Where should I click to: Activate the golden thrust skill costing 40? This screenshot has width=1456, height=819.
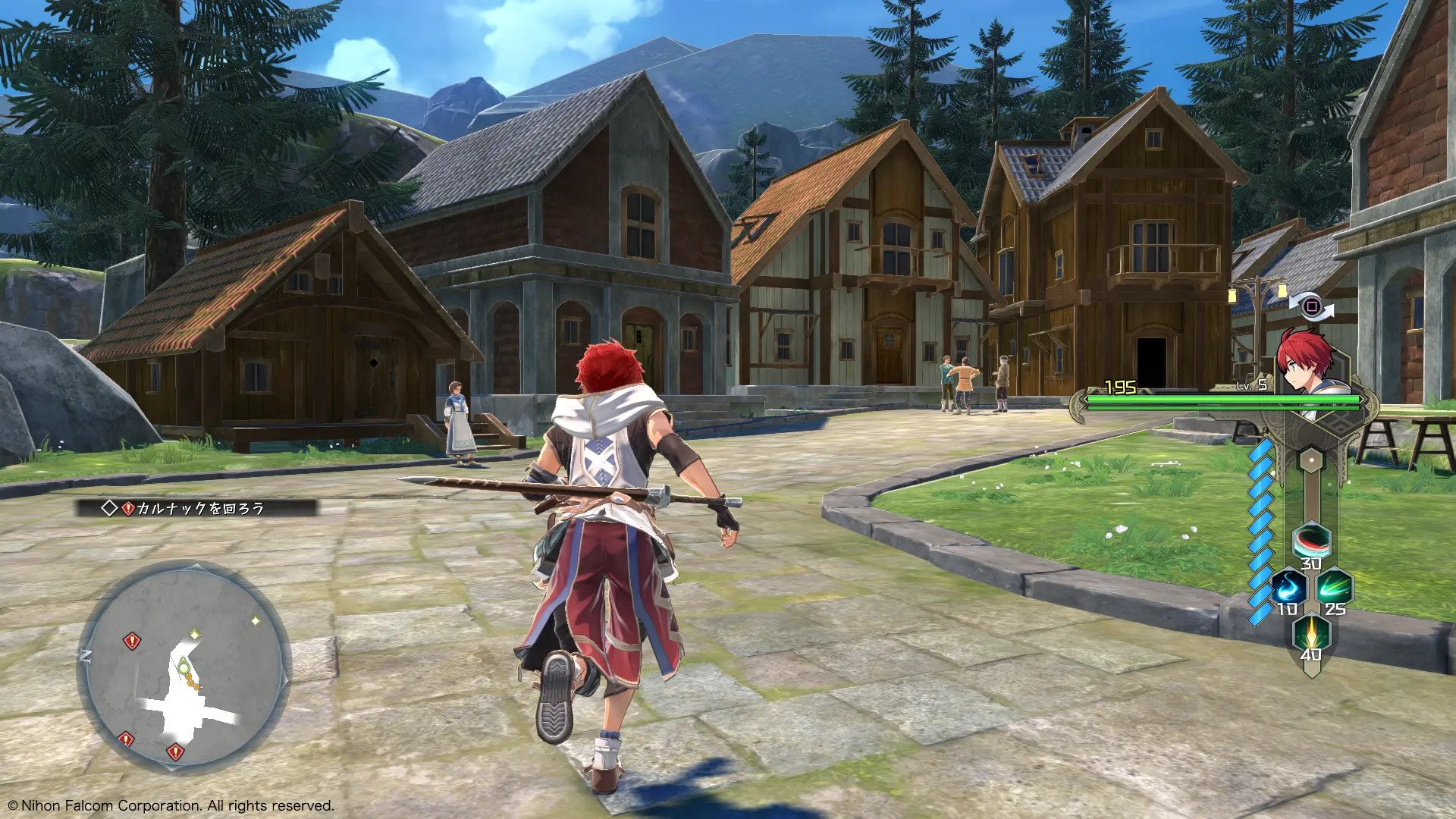[x=1311, y=632]
